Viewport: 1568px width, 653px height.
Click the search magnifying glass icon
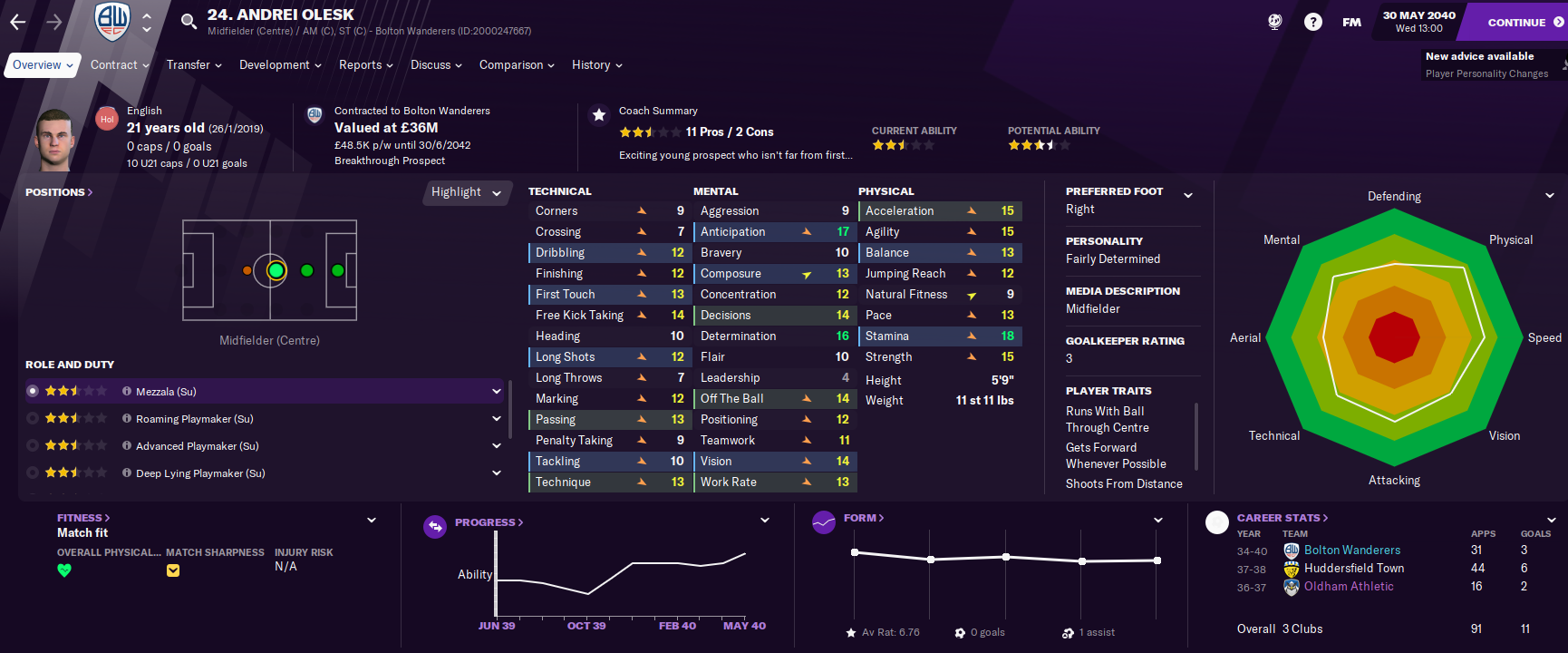[x=189, y=21]
